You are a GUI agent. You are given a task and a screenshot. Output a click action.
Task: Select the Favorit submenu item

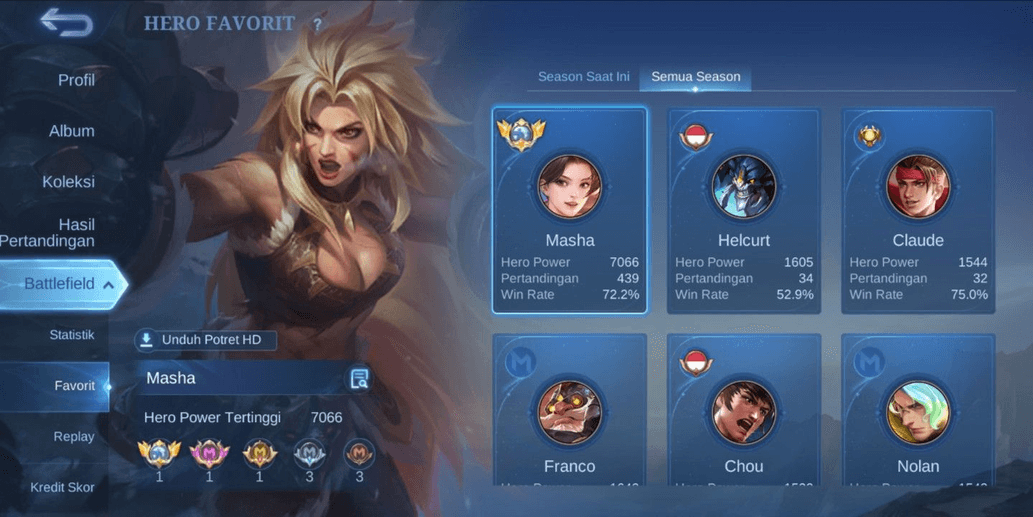[x=75, y=386]
